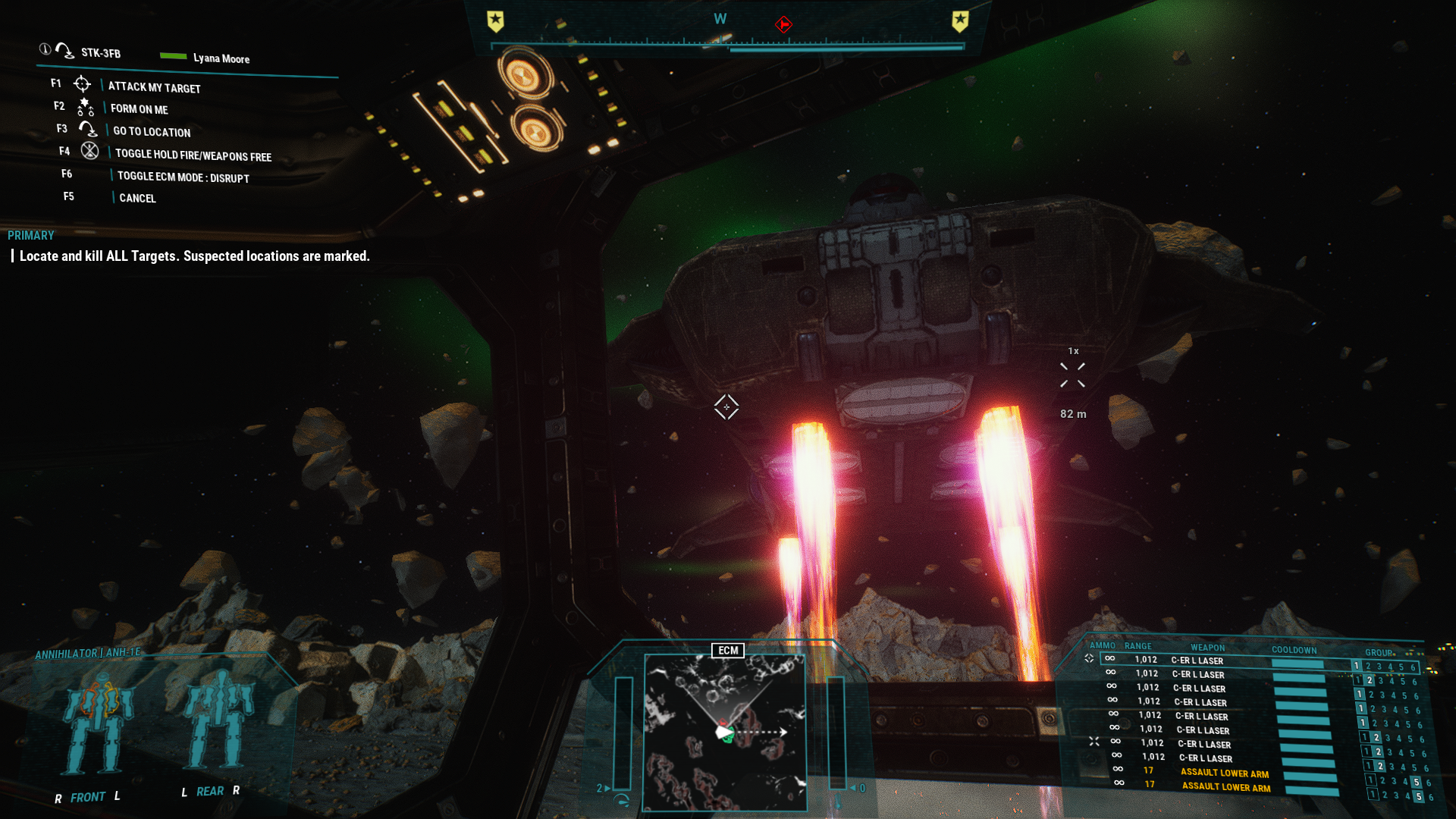This screenshot has width=1456, height=819.
Task: Click the red enemy marker on the compass
Action: 783,24
